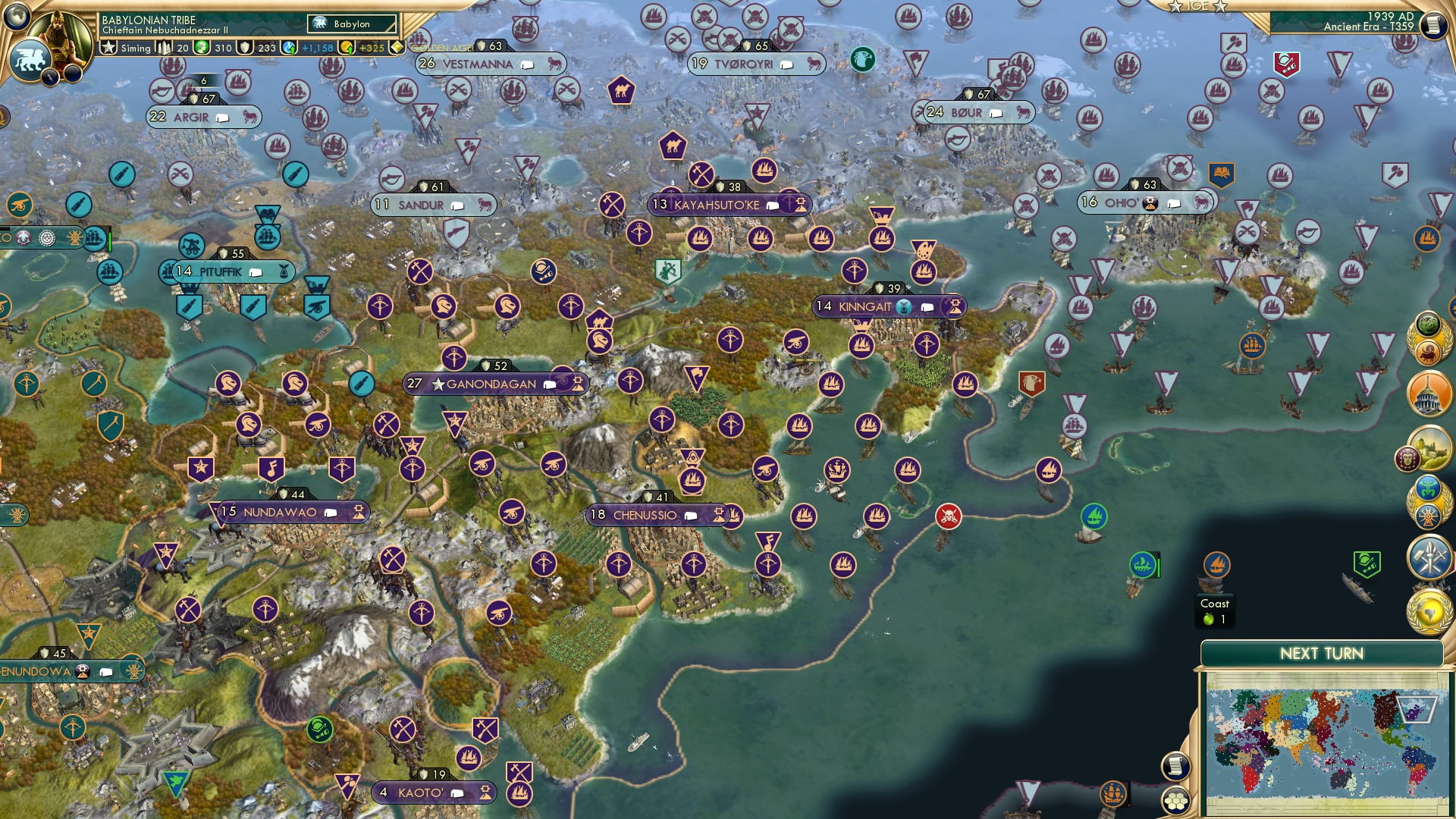The image size is (1456, 819).
Task: Toggle the IGE editor at top right
Action: click(1197, 6)
